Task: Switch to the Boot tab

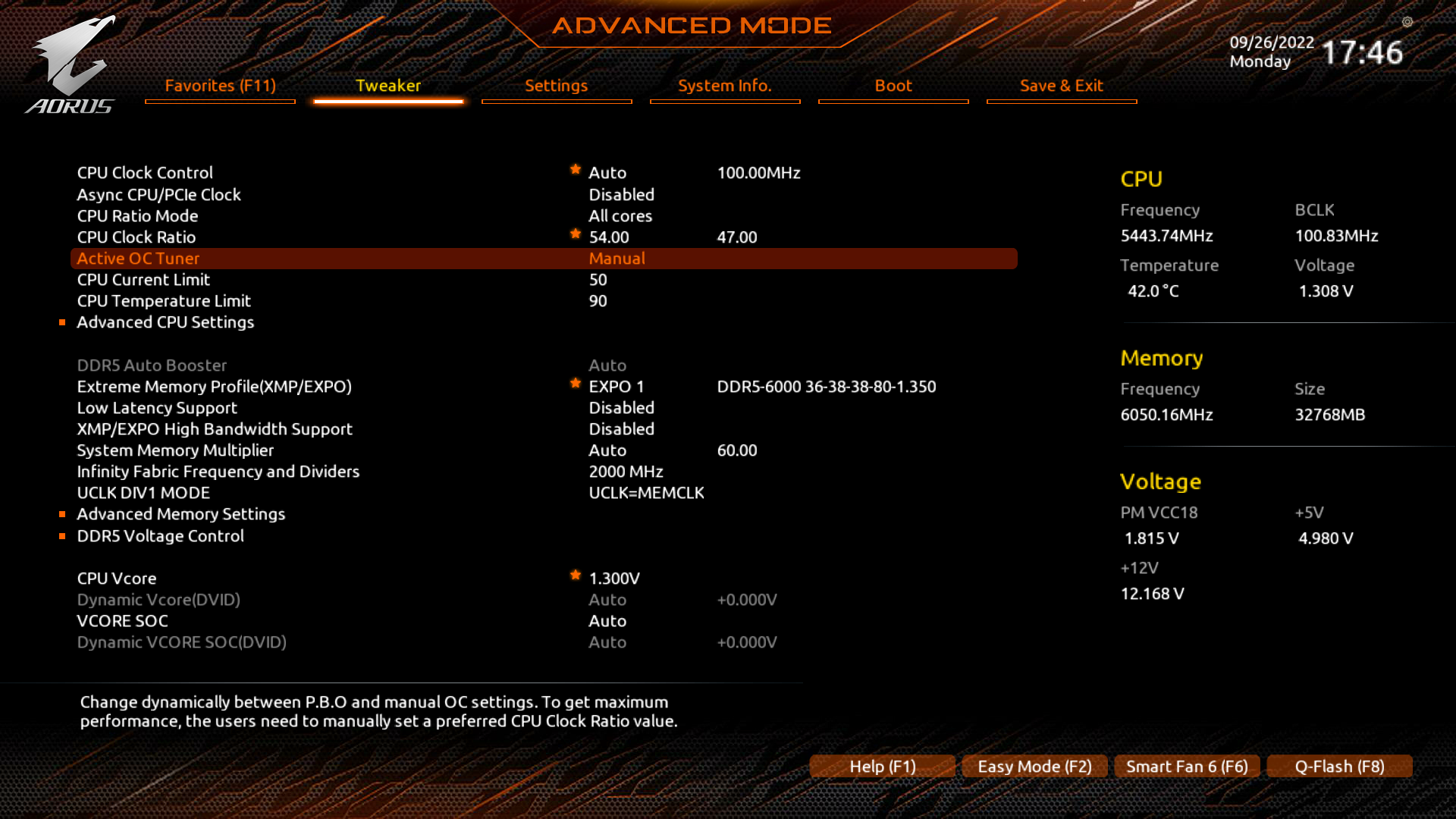Action: (x=893, y=86)
